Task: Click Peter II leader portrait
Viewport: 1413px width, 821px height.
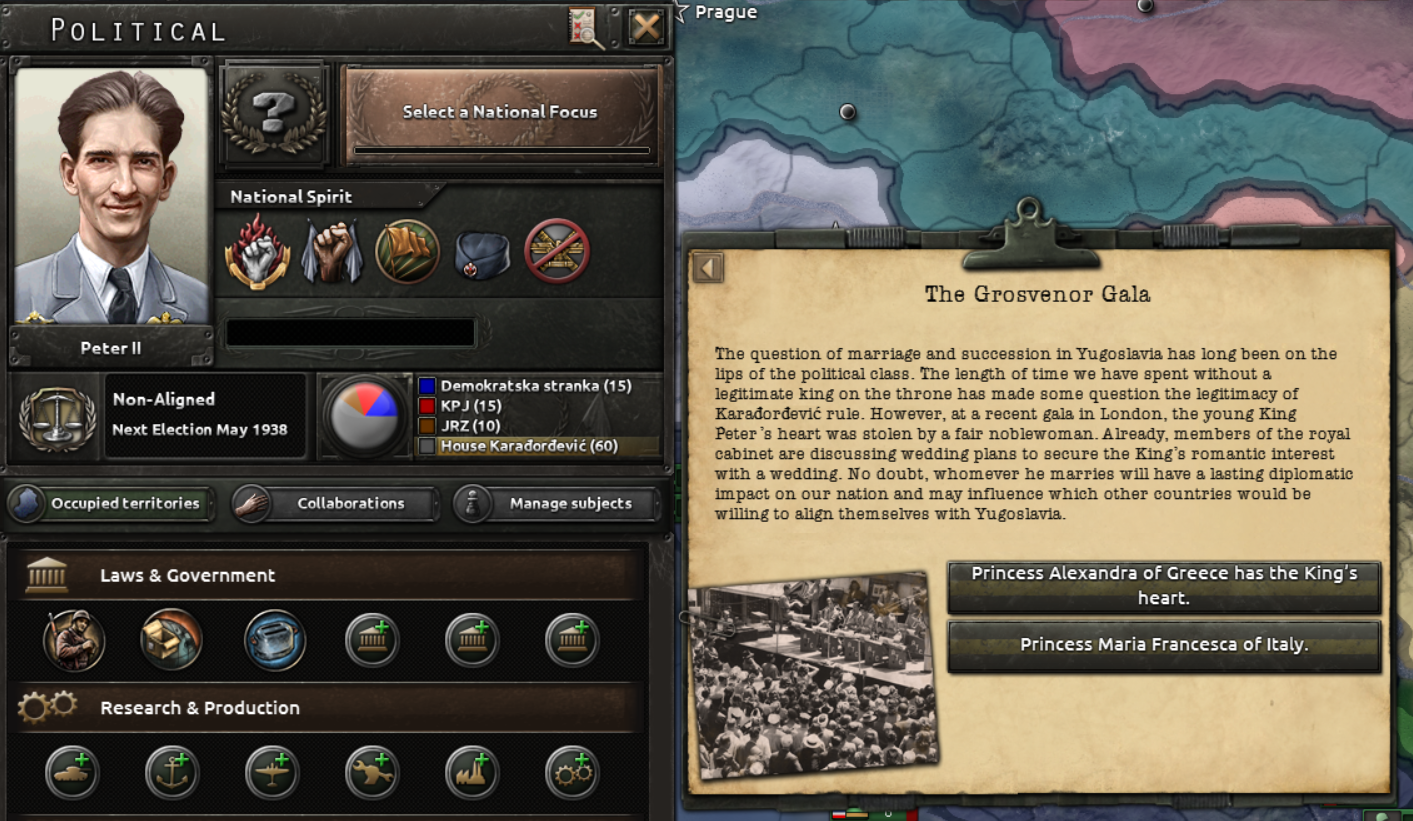Action: pyautogui.click(x=112, y=196)
